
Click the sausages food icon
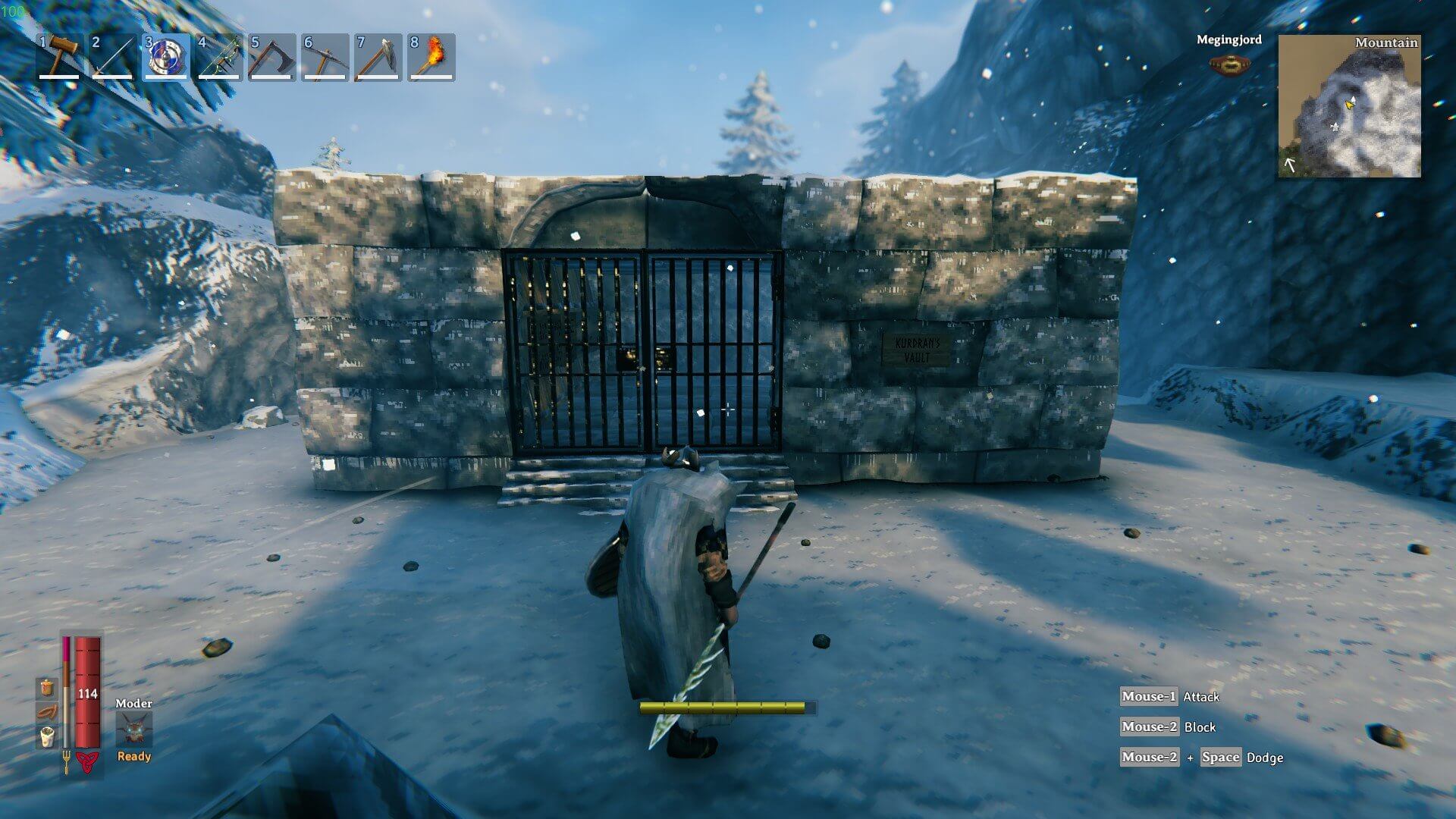pyautogui.click(x=48, y=713)
